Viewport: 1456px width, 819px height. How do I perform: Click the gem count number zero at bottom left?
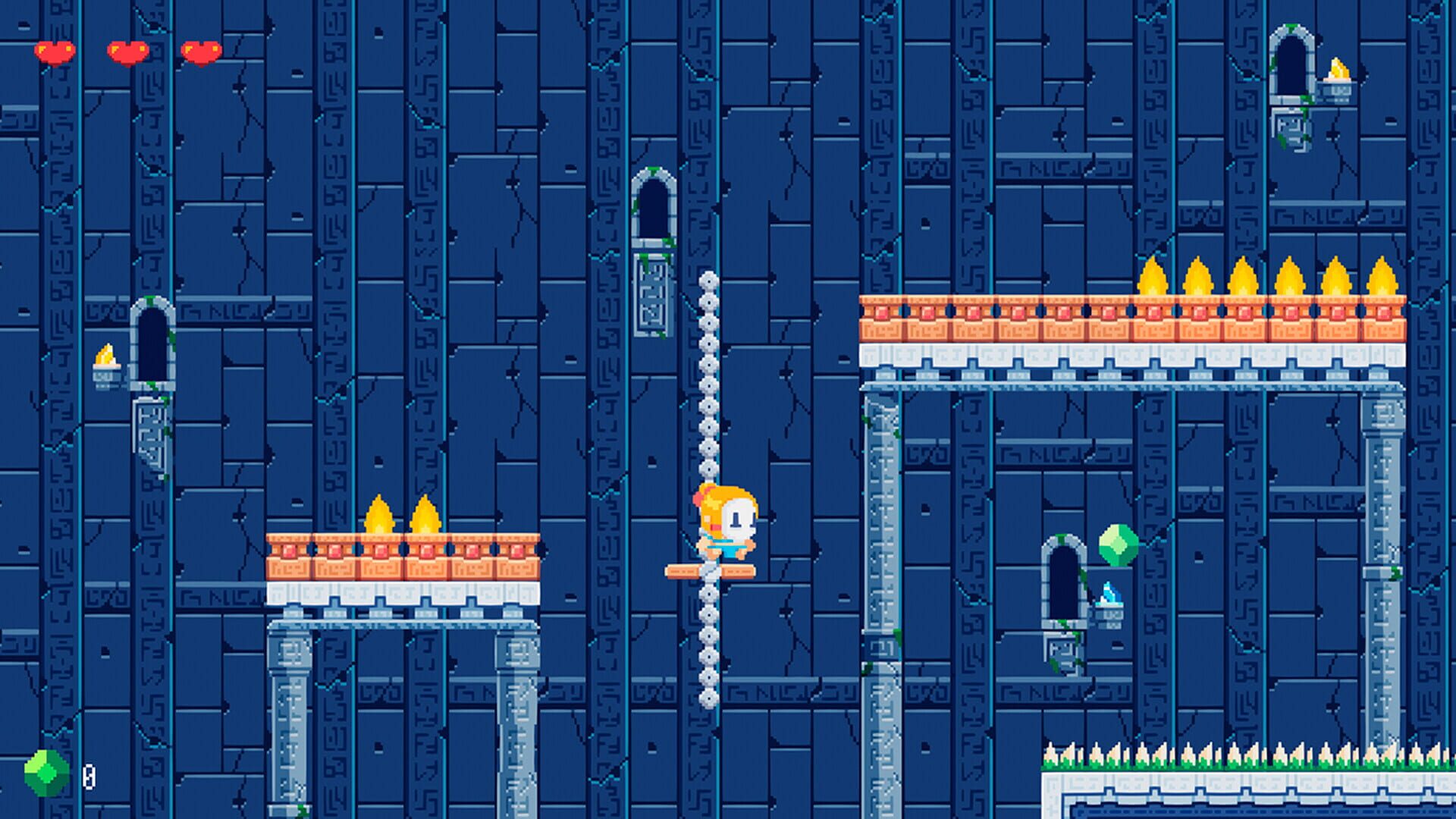(x=89, y=777)
